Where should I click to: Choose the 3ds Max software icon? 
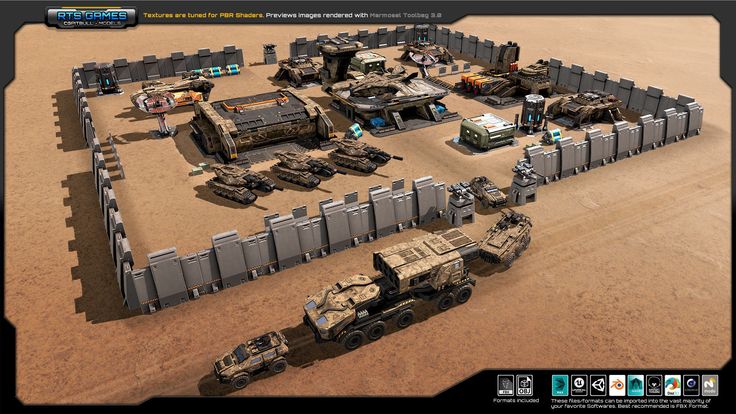559,385
